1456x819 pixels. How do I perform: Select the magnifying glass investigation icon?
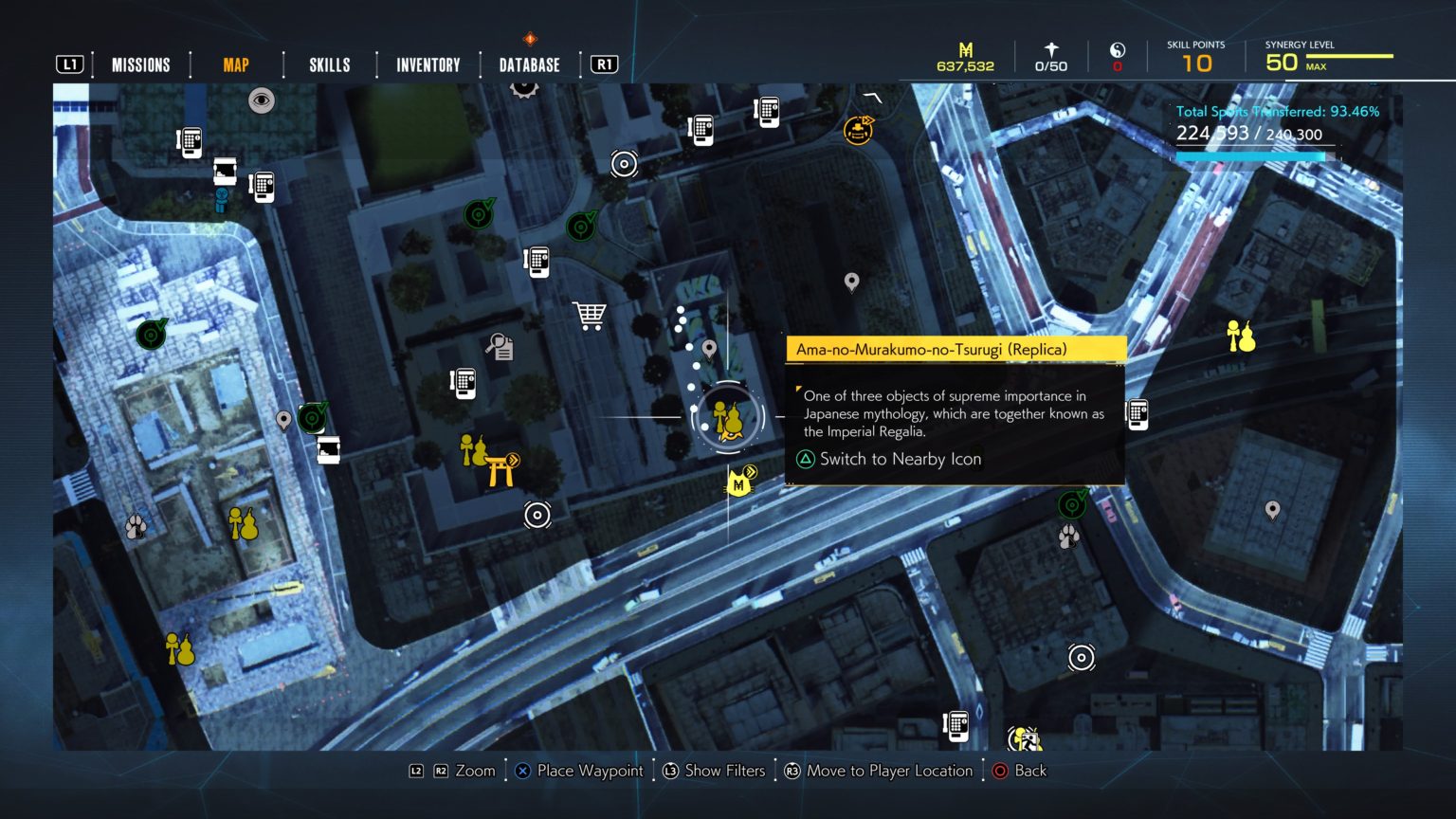(x=500, y=348)
